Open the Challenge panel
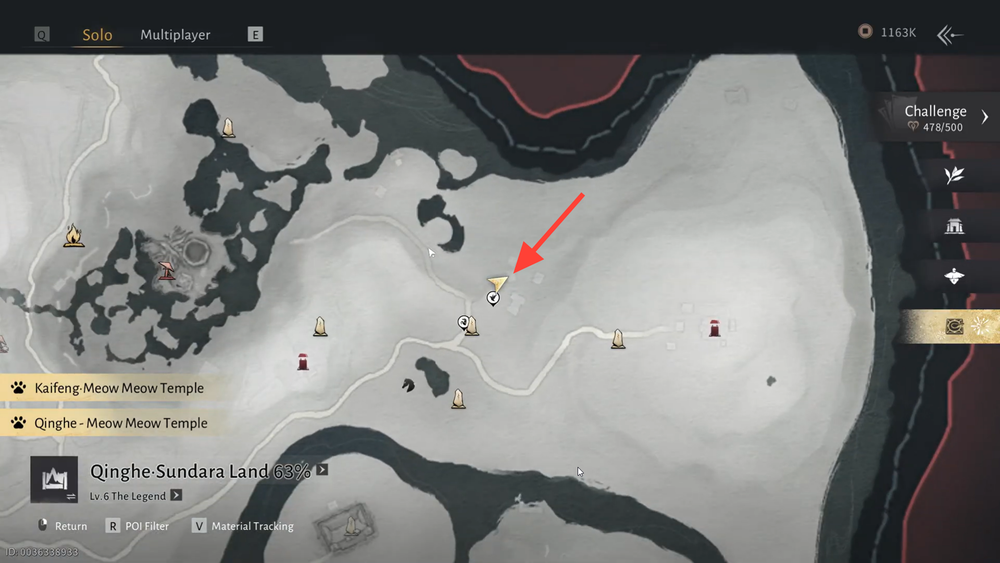The width and height of the screenshot is (1000, 563). pyautogui.click(x=940, y=117)
